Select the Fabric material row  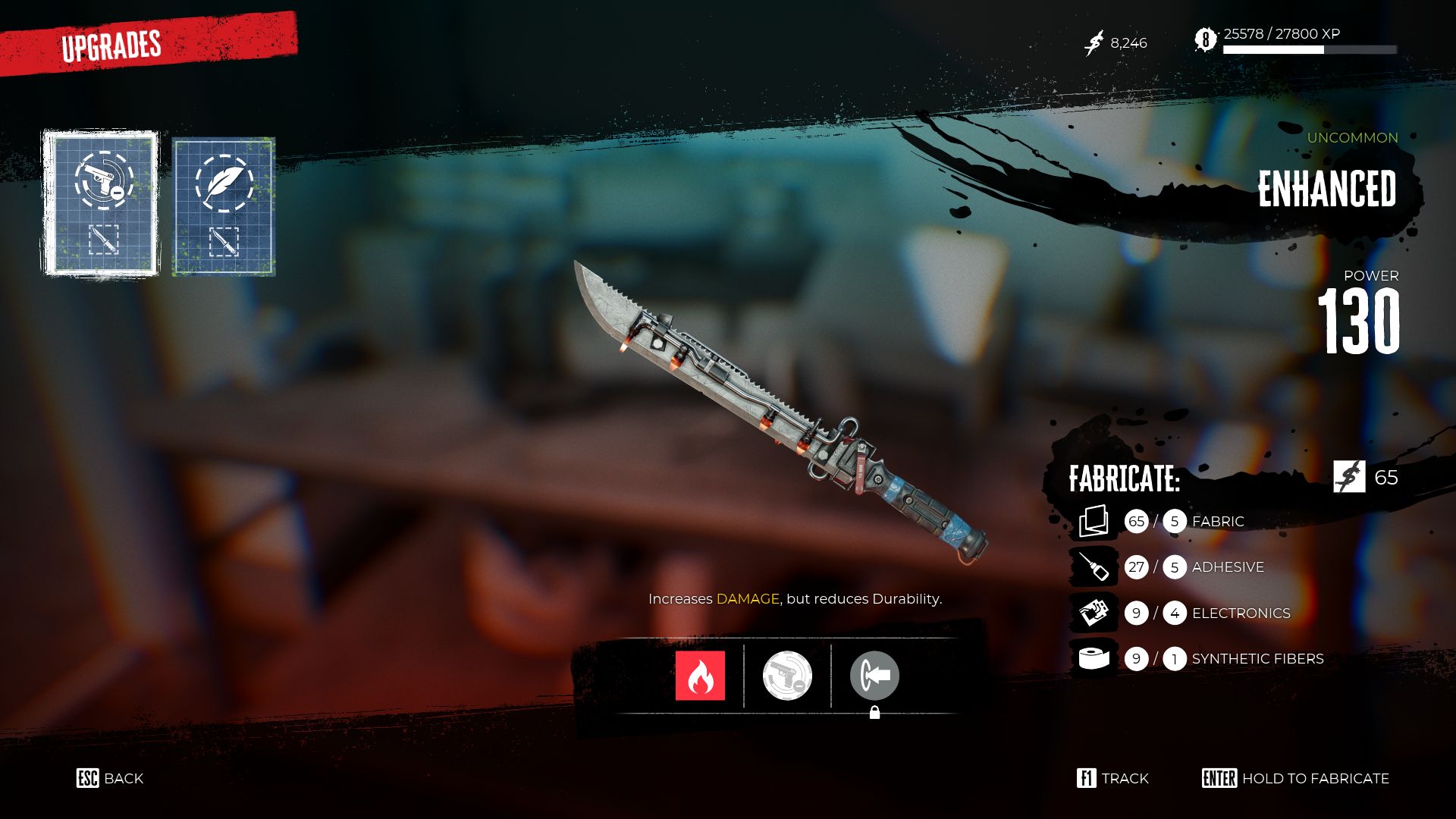pos(1198,522)
